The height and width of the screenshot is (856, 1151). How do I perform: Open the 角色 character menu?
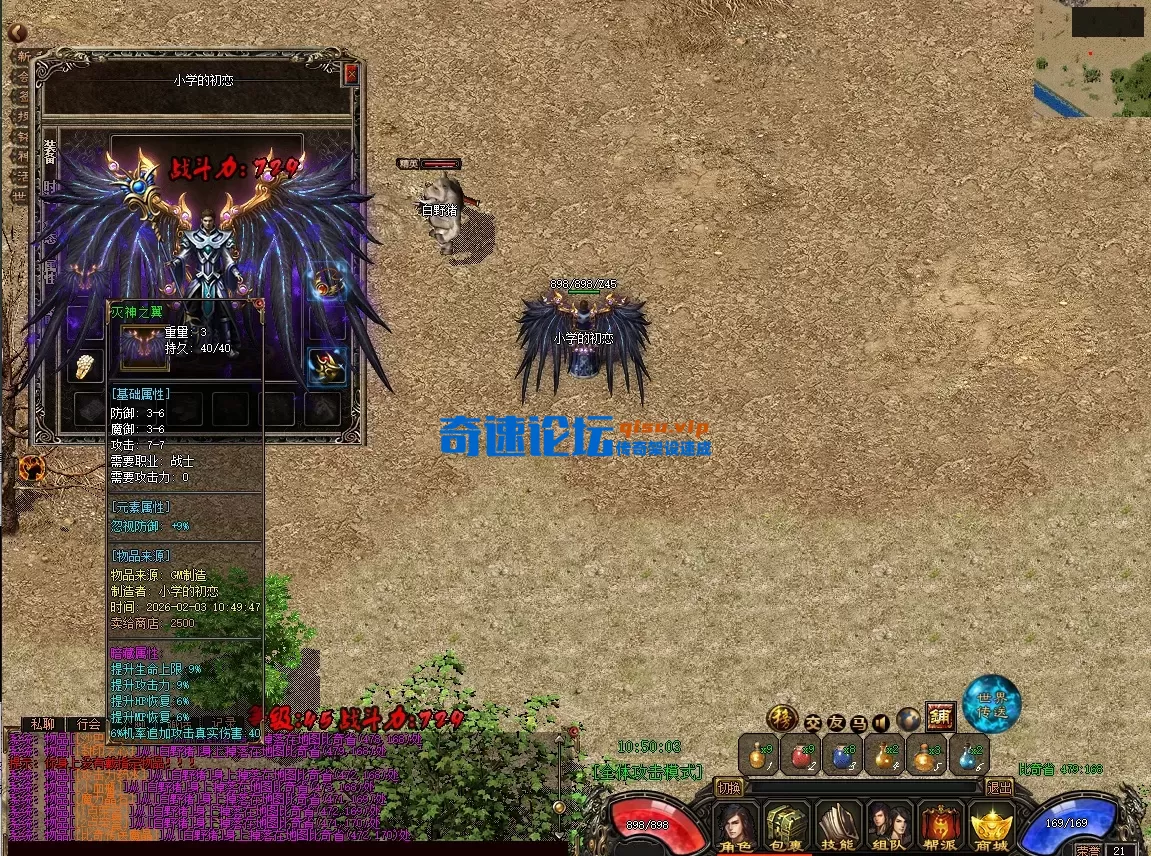(x=737, y=827)
